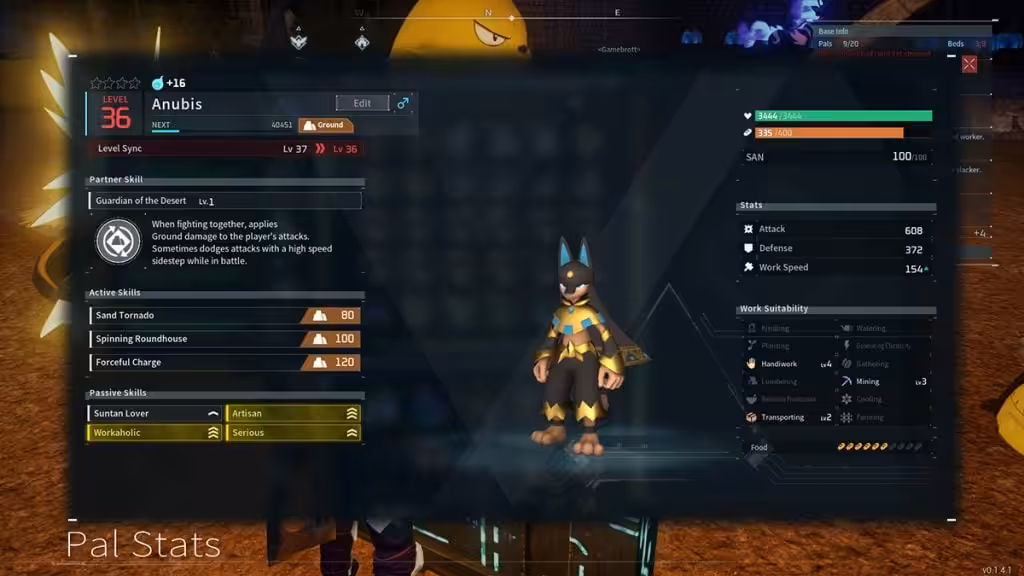Click the Workaholic passive skill
Screen dimensions: 1024x576
[155, 433]
